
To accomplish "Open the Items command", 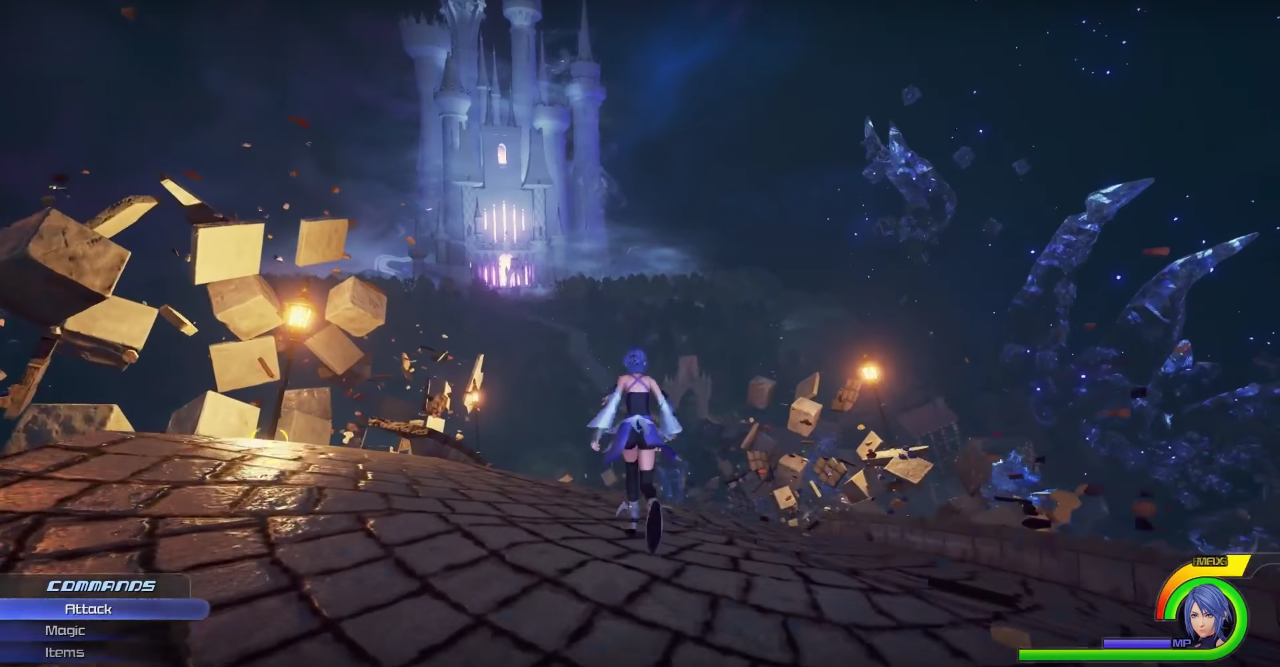I will 65,653.
